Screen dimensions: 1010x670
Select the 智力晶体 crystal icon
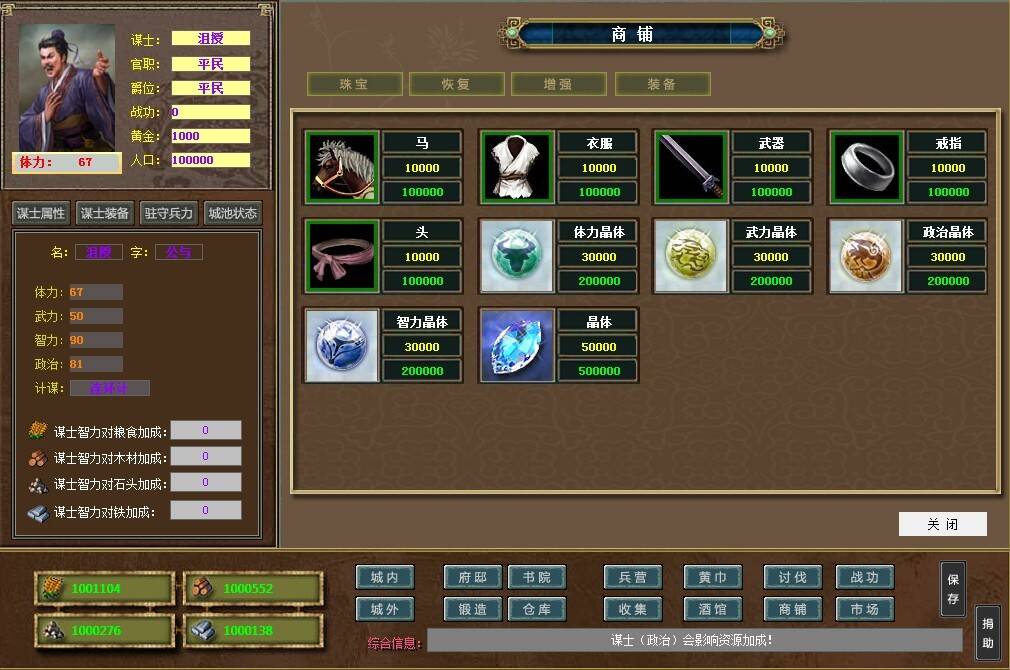click(x=341, y=345)
